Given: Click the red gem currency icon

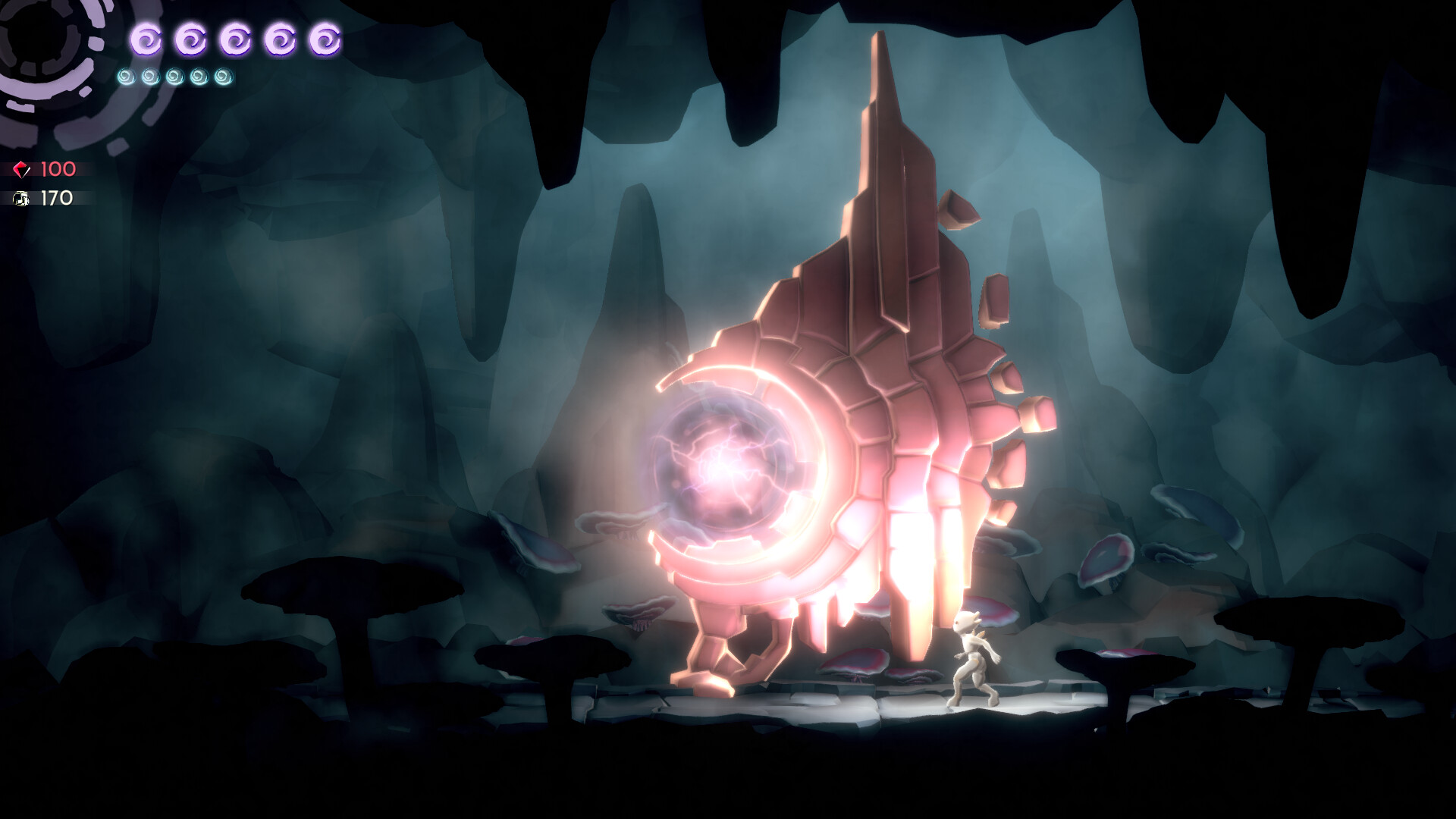Looking at the screenshot, I should point(21,168).
